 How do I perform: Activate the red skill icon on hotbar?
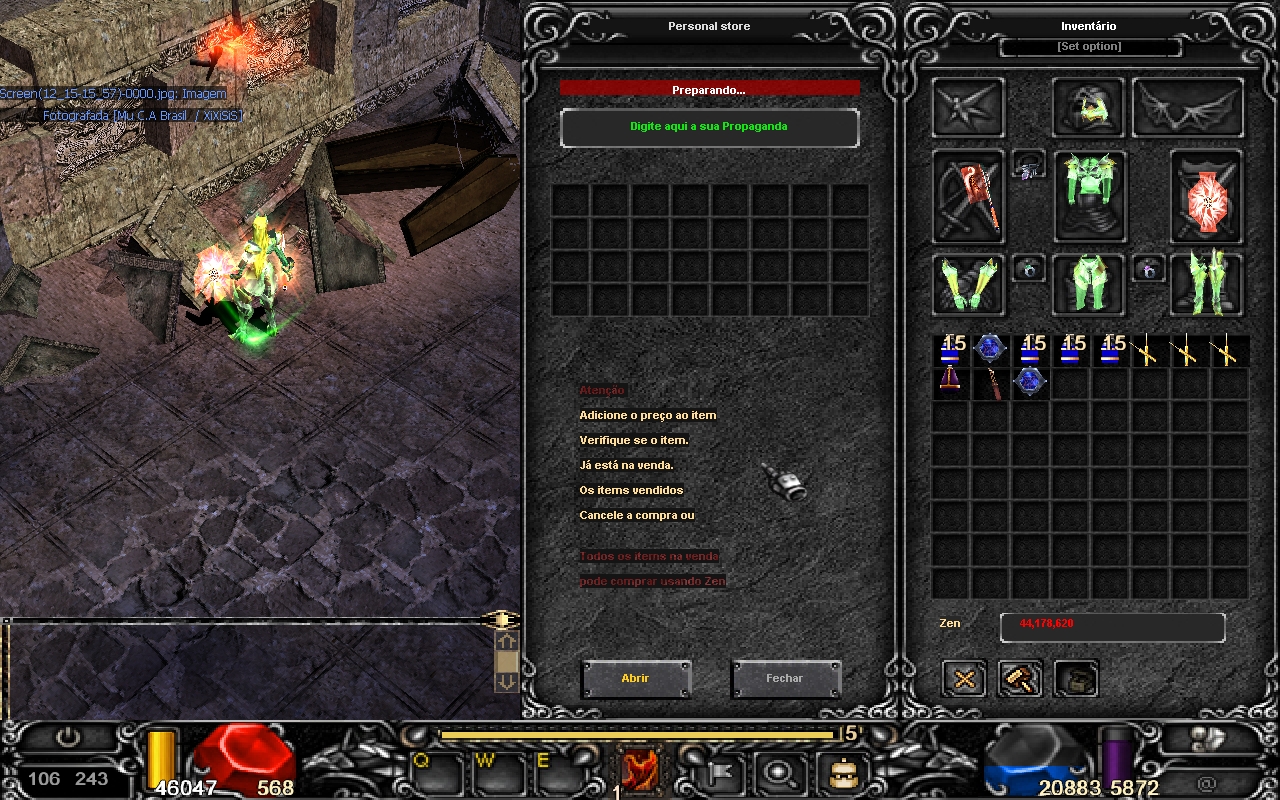coord(639,768)
